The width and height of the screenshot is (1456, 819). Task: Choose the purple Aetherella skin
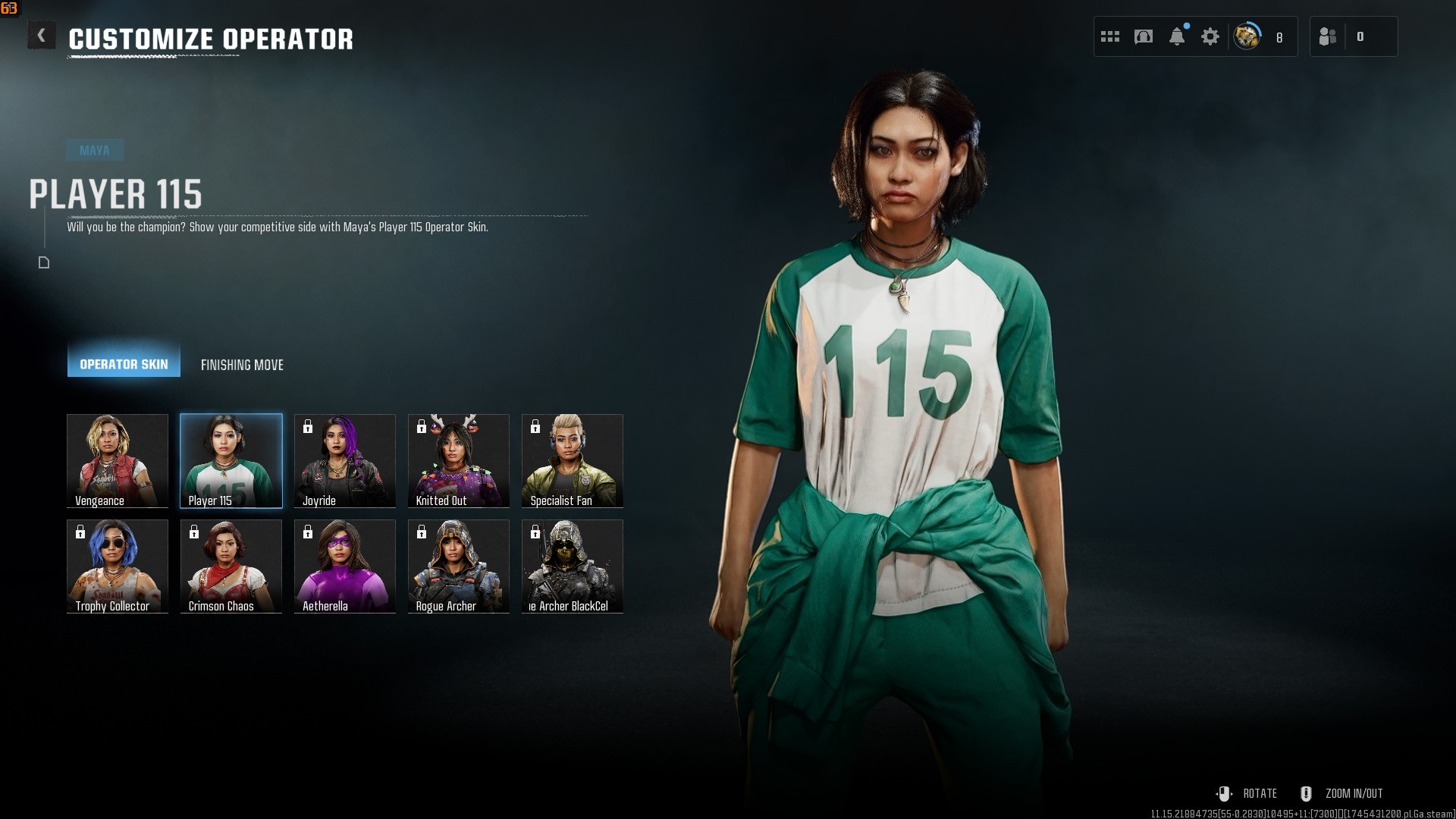pyautogui.click(x=345, y=566)
